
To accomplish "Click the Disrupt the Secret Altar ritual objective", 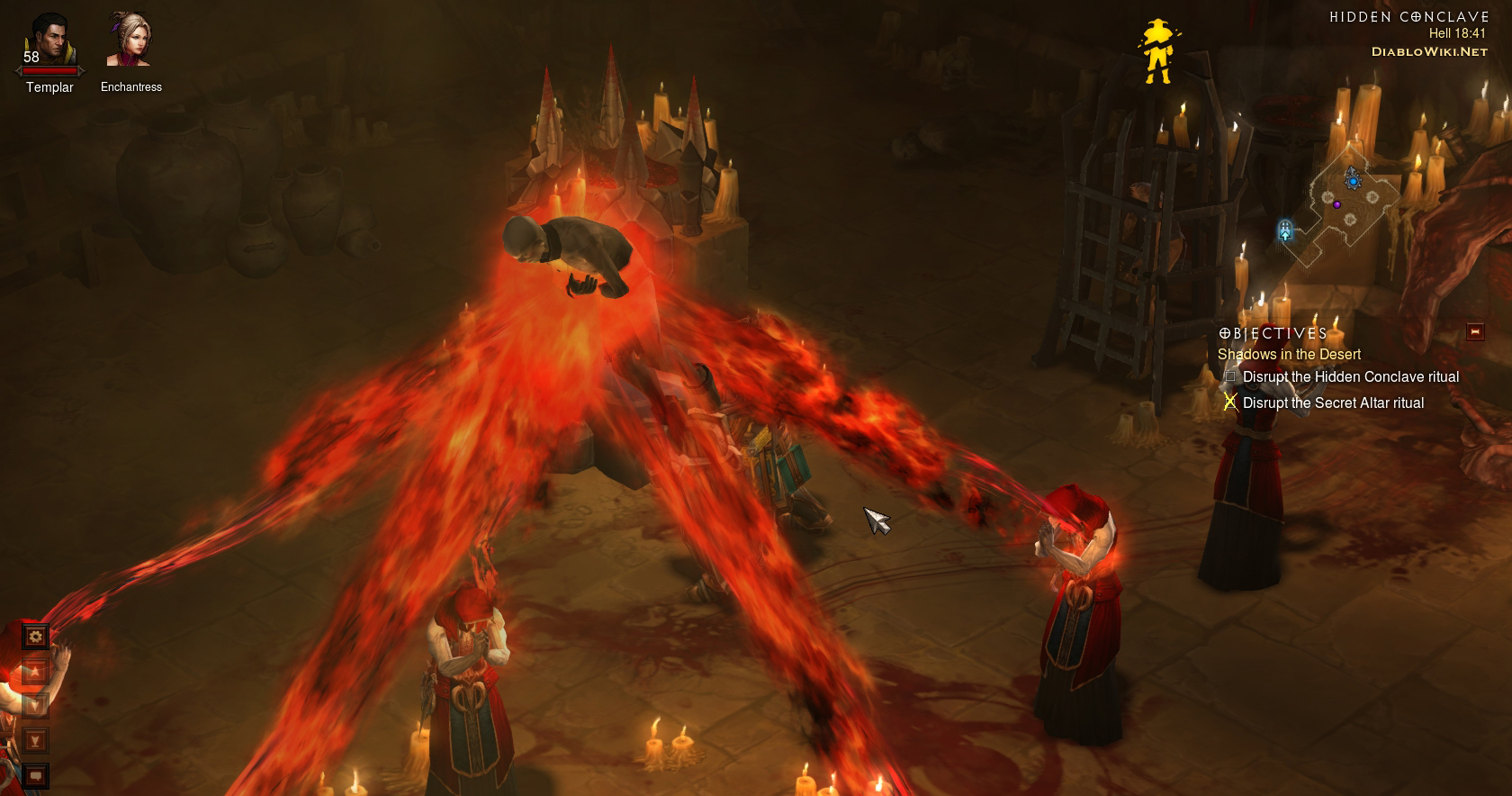I will point(1333,403).
